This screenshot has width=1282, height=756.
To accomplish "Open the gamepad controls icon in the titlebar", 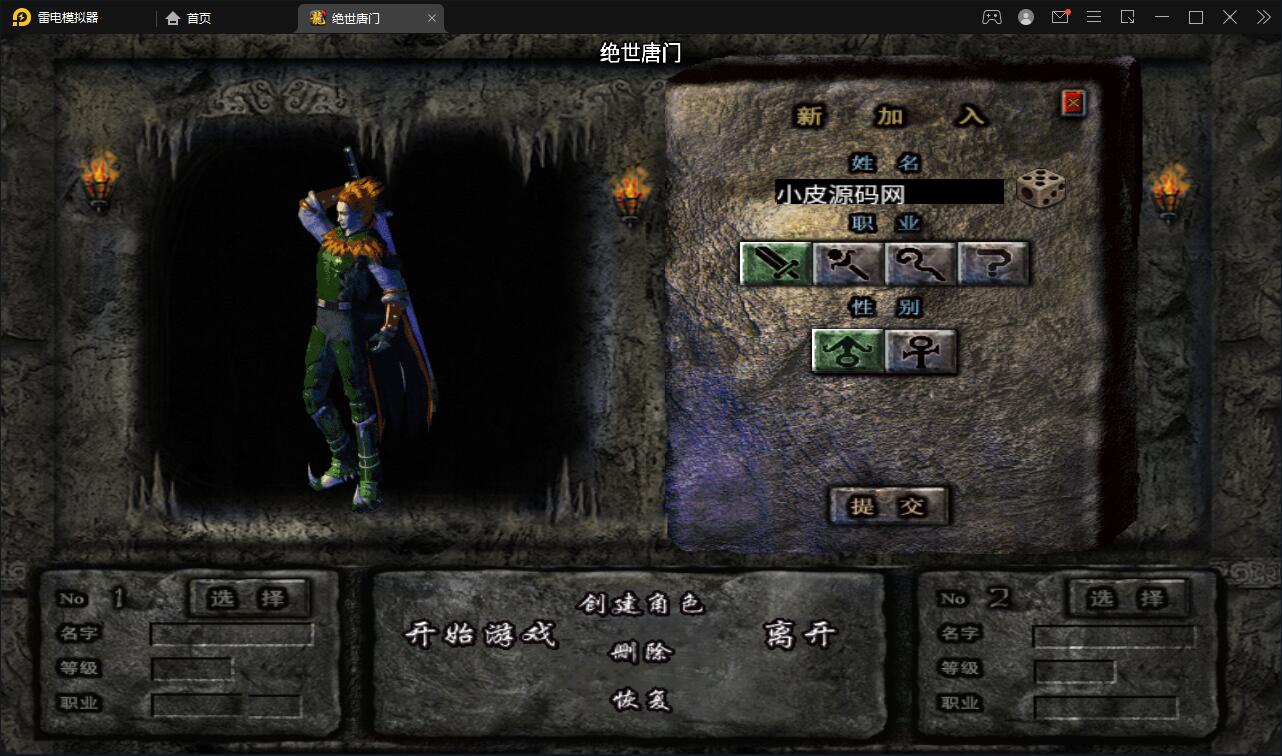I will [x=991, y=17].
